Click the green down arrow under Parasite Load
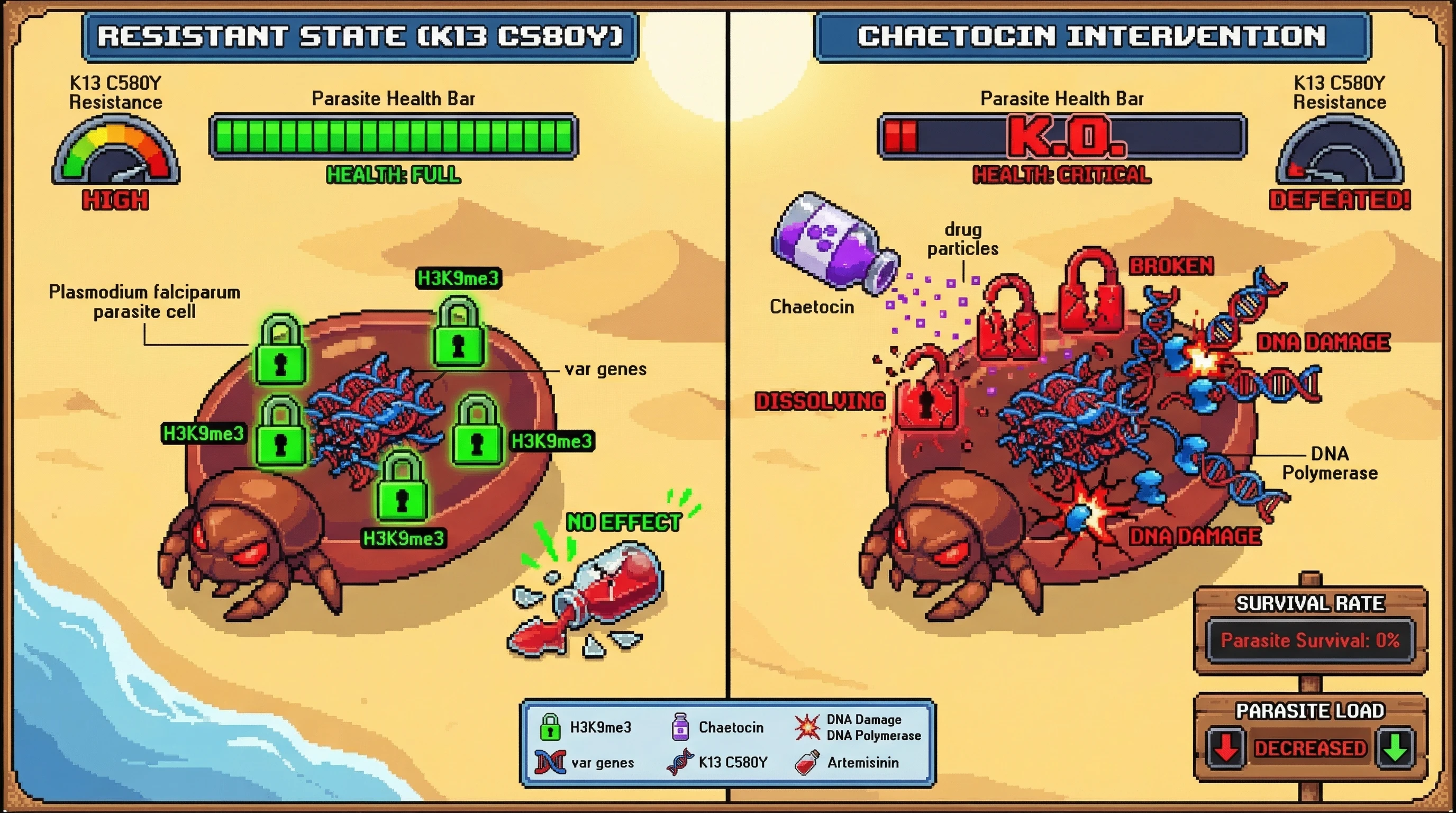1456x813 pixels. 1396,748
